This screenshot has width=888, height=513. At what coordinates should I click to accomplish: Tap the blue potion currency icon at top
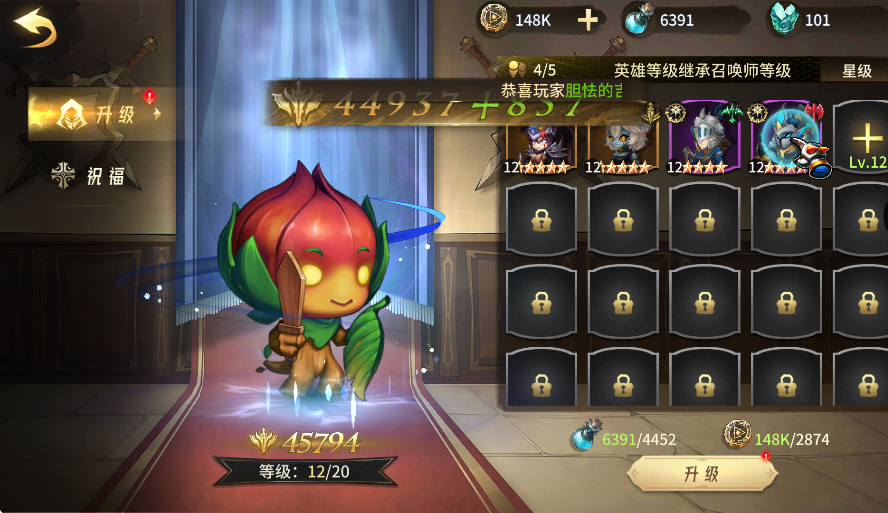click(x=638, y=20)
